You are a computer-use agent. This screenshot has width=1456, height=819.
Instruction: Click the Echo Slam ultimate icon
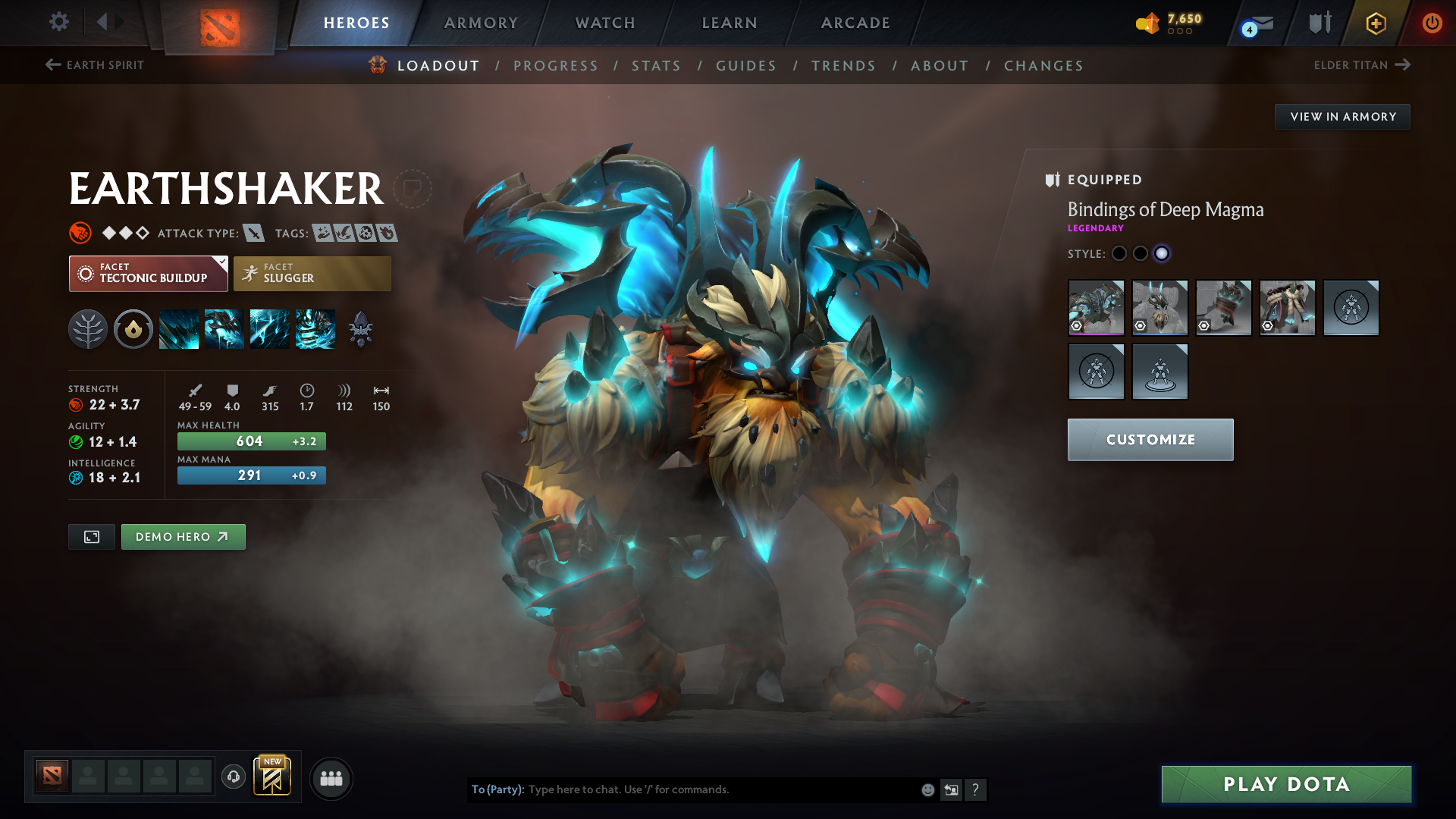[315, 328]
